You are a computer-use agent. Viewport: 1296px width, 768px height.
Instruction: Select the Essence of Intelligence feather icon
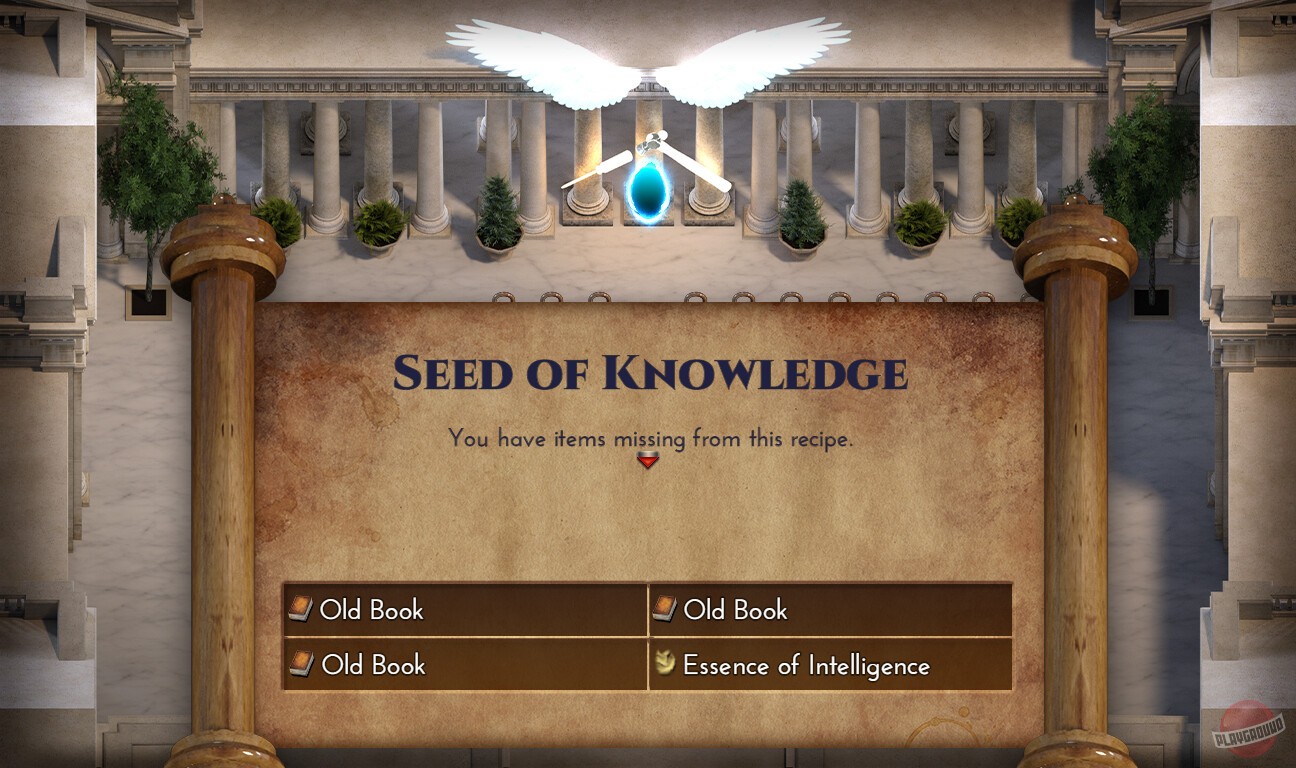tap(666, 664)
